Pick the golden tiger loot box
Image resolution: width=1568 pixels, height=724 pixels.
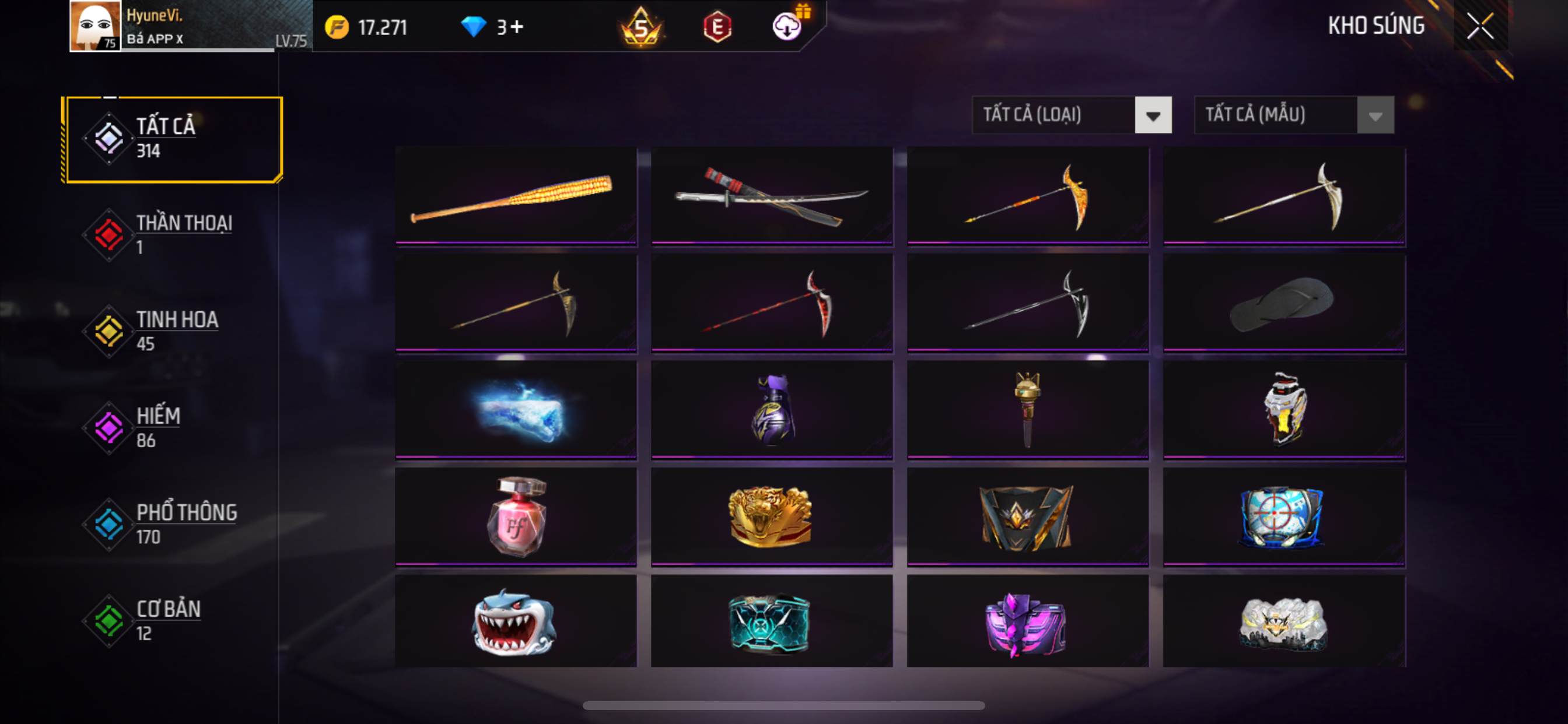pyautogui.click(x=771, y=517)
